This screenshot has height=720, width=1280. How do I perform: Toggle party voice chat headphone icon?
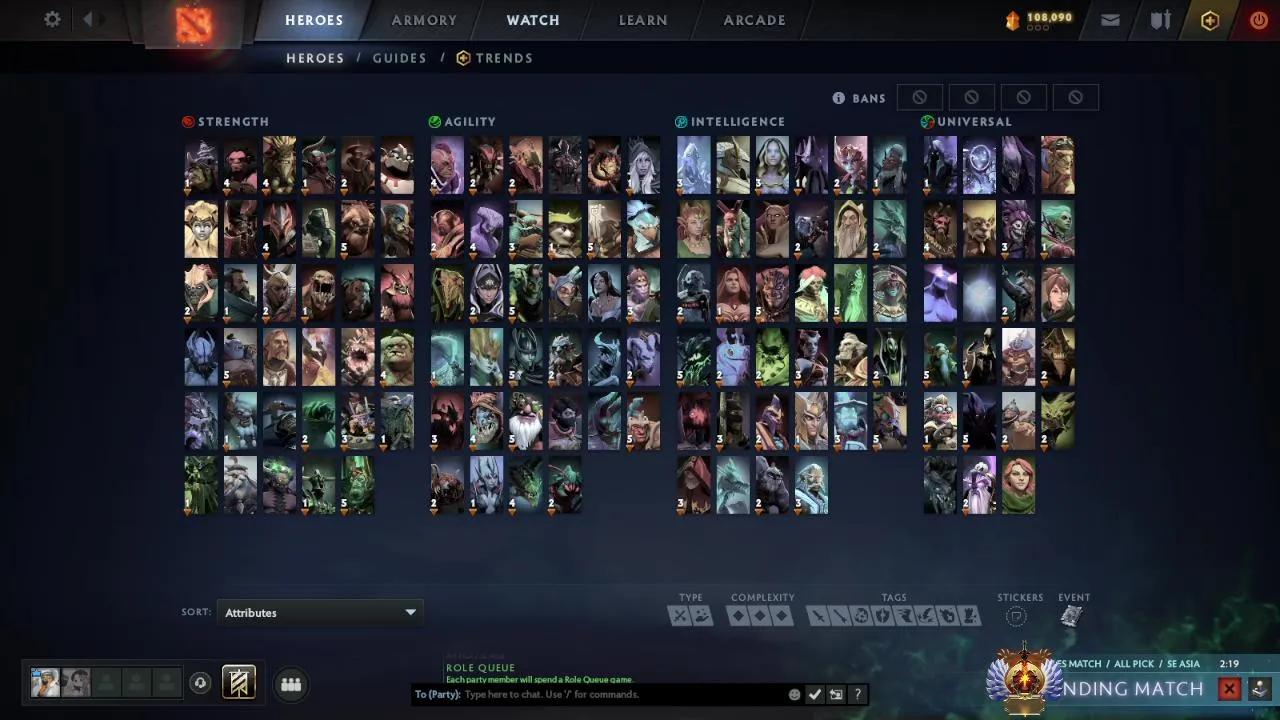tap(200, 682)
